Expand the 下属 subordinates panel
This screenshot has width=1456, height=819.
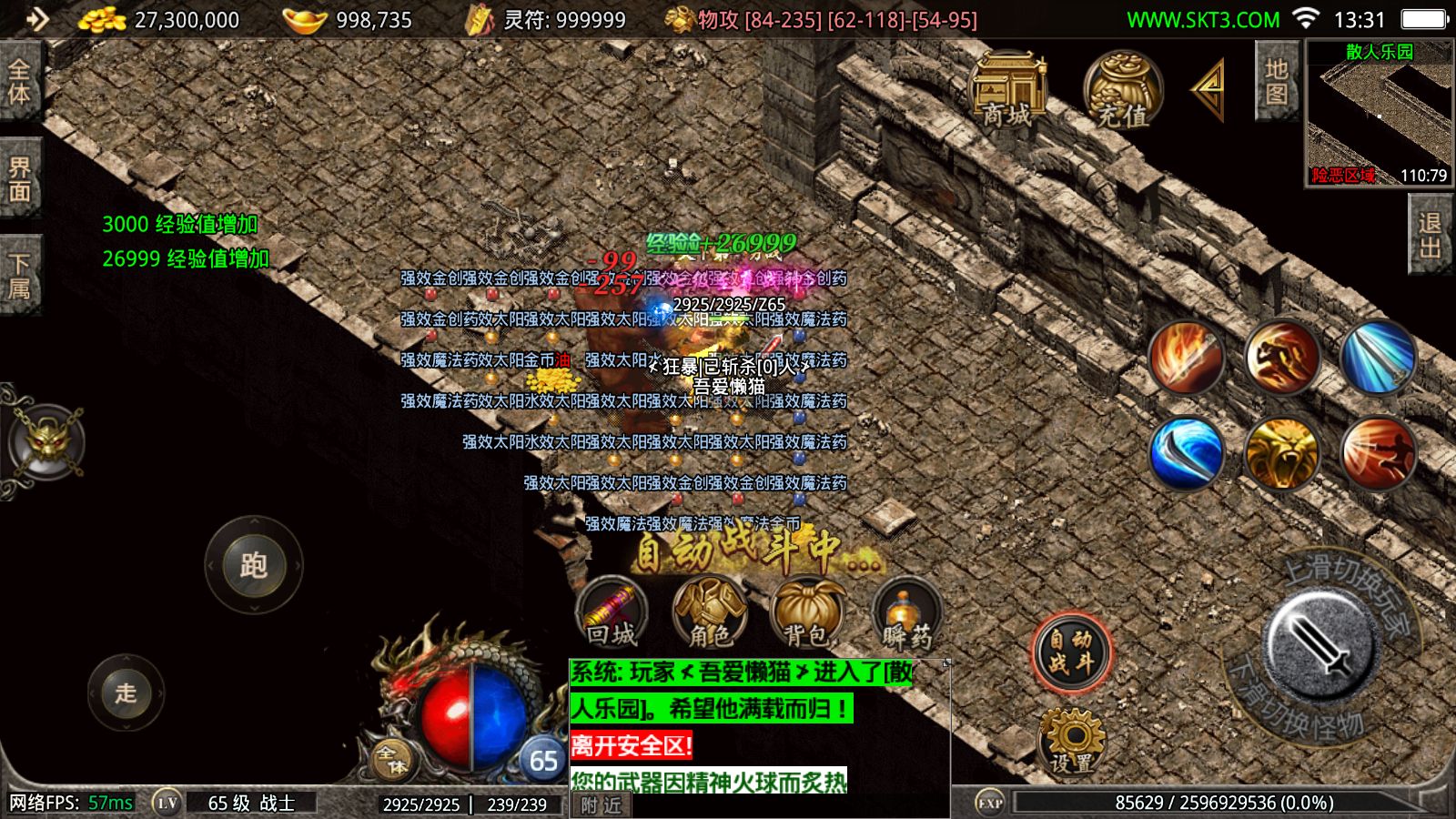[18, 268]
